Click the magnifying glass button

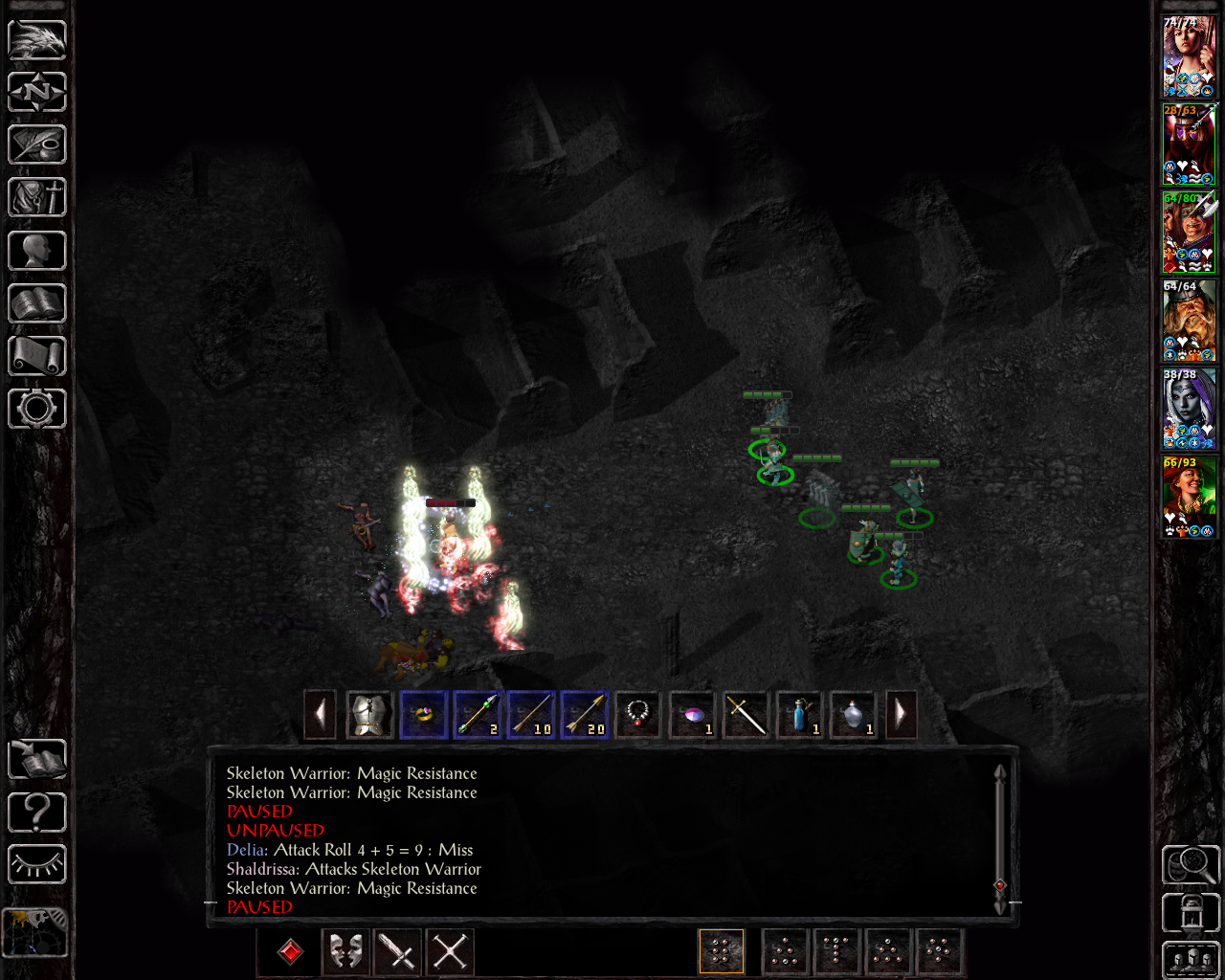1190,864
